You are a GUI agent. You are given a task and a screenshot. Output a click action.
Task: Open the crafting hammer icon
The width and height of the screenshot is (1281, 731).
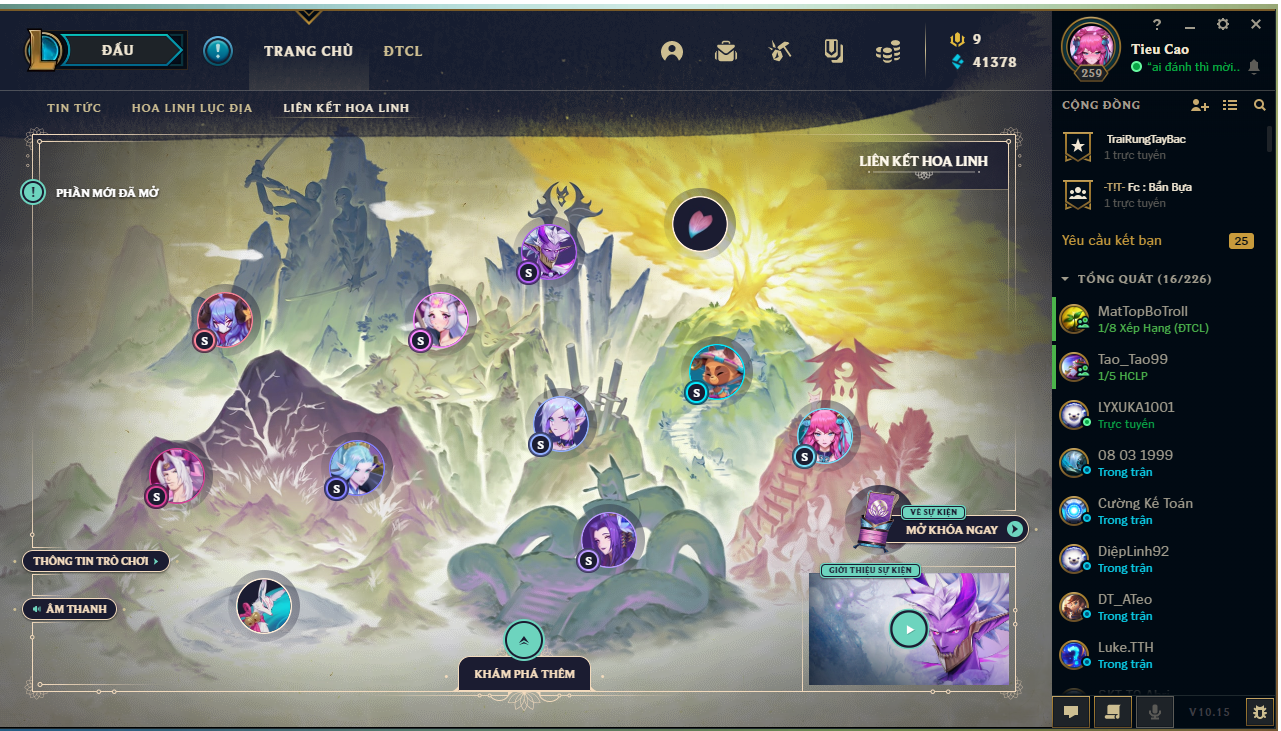[x=780, y=51]
